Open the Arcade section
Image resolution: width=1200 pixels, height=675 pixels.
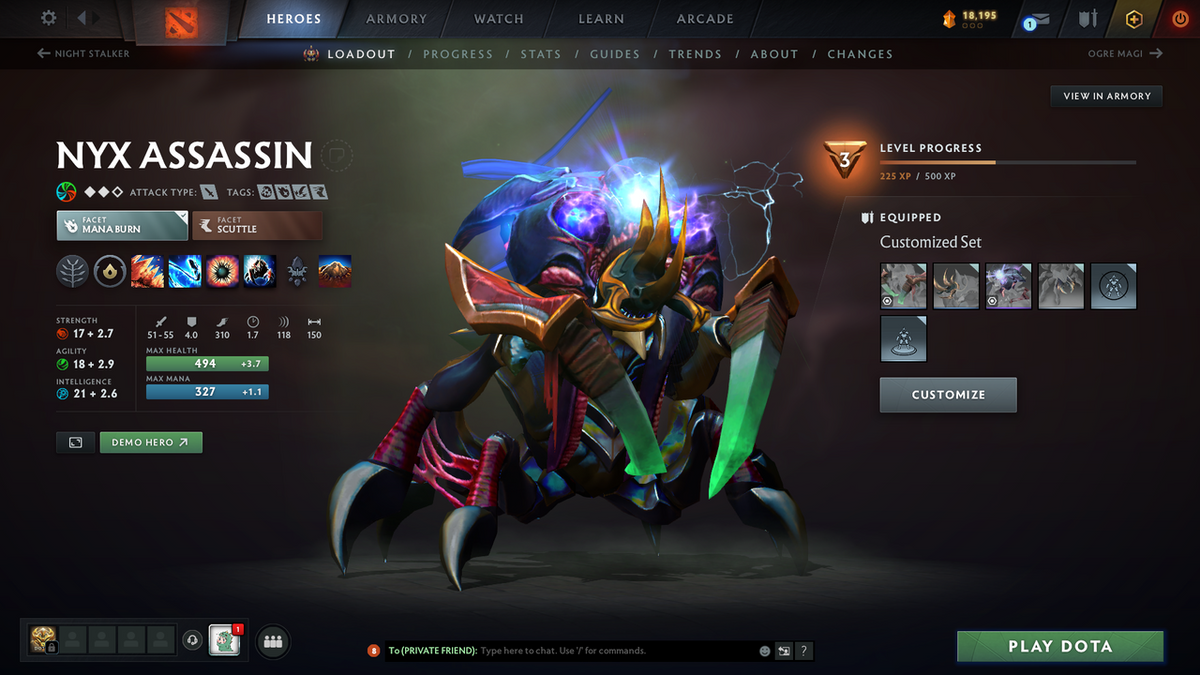[x=705, y=19]
